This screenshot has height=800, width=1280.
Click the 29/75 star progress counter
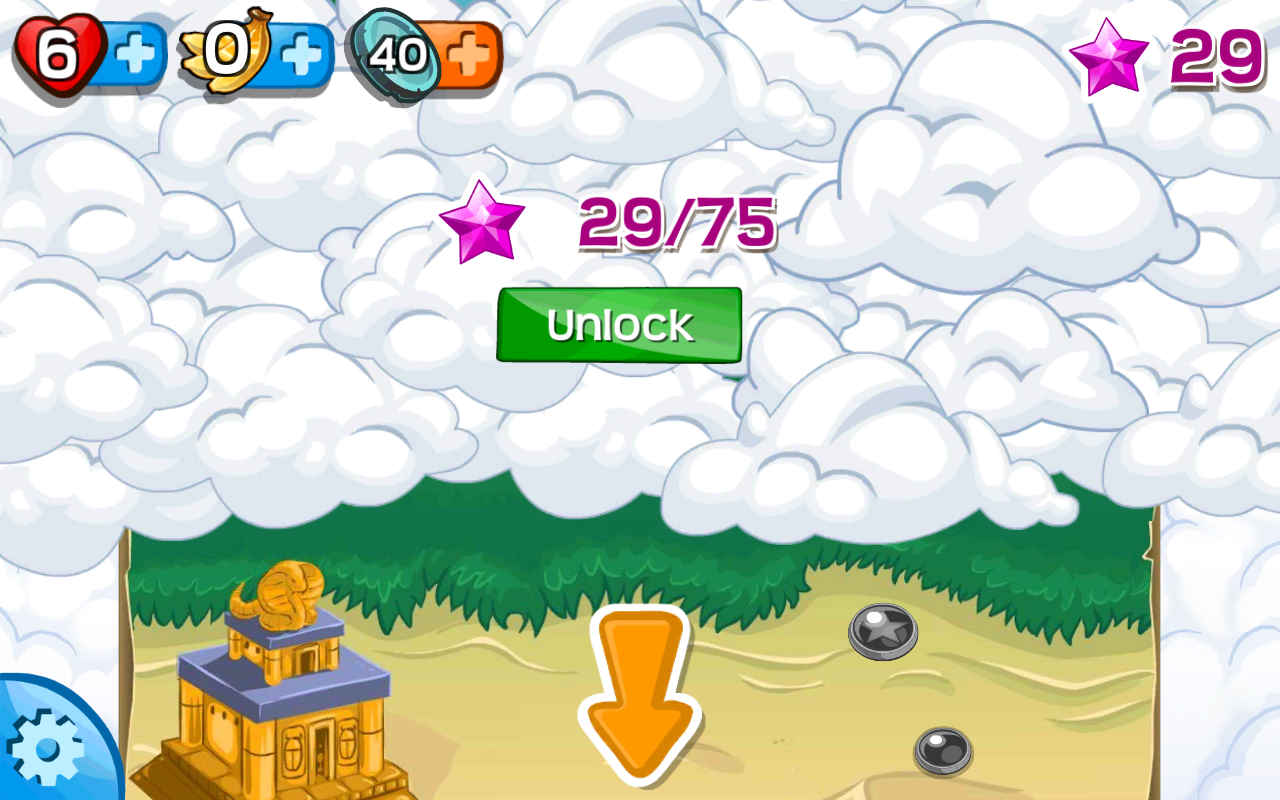click(675, 222)
